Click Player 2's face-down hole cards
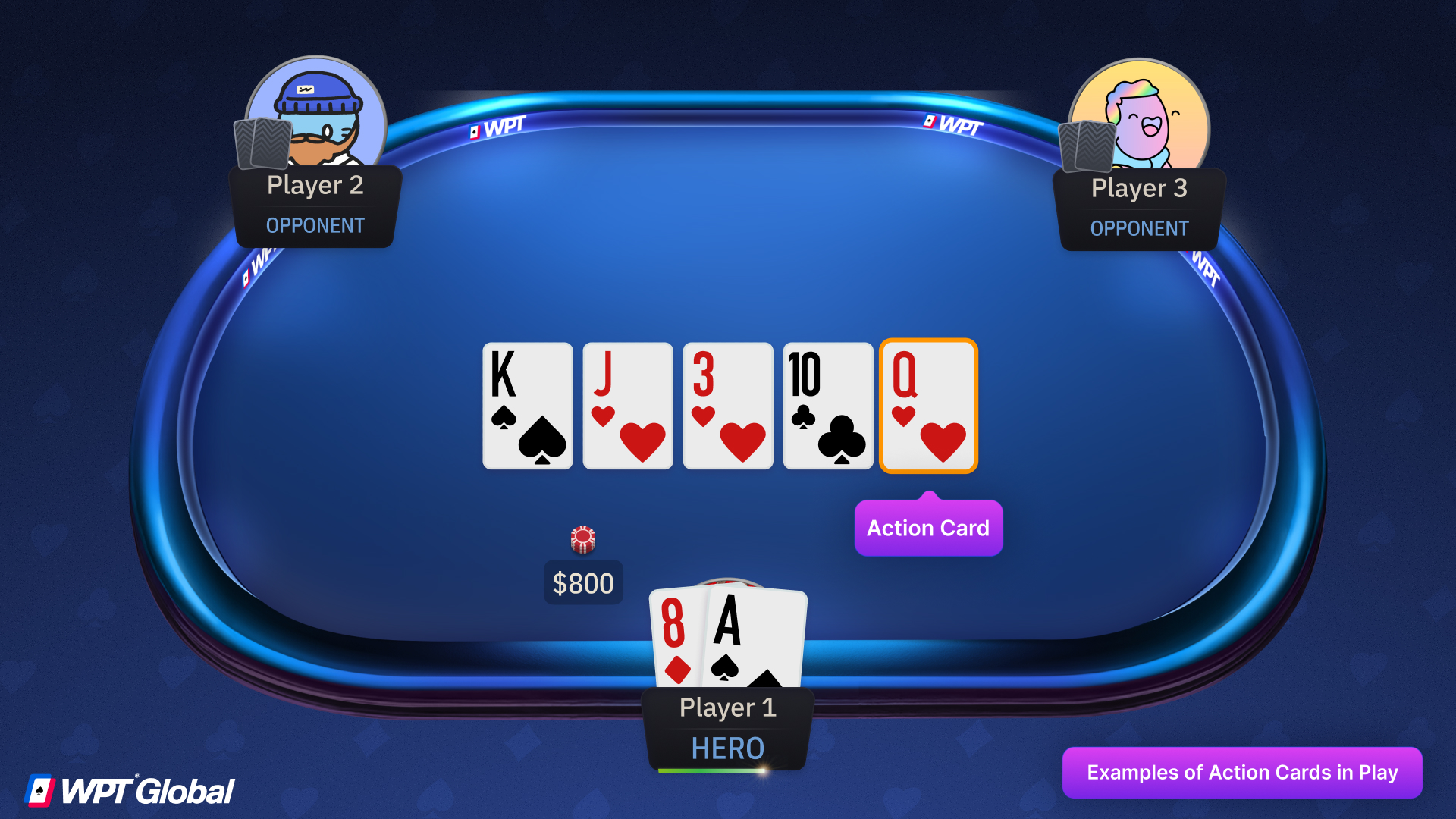 pyautogui.click(x=262, y=144)
